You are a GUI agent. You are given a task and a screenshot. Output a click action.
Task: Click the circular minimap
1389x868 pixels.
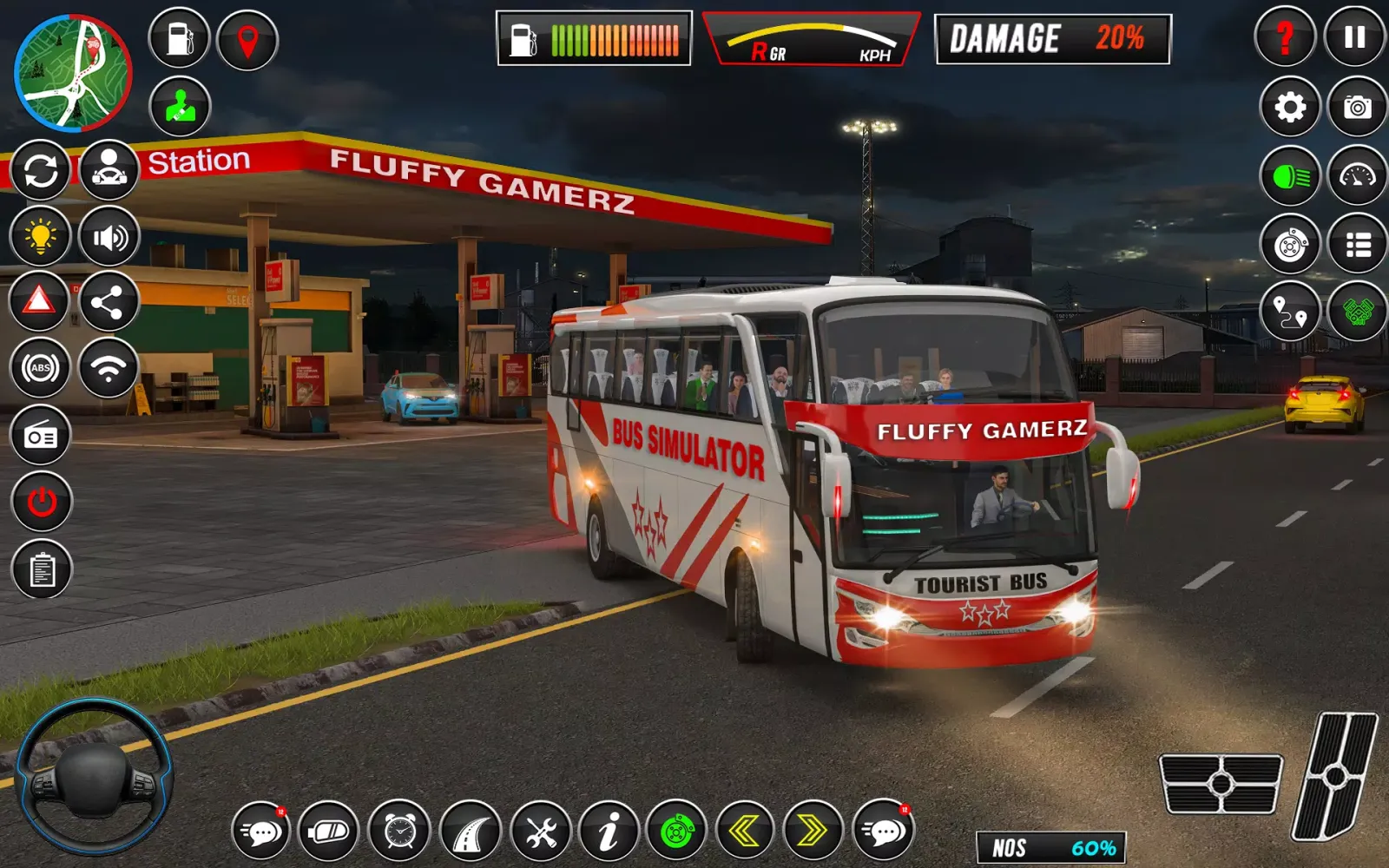73,73
